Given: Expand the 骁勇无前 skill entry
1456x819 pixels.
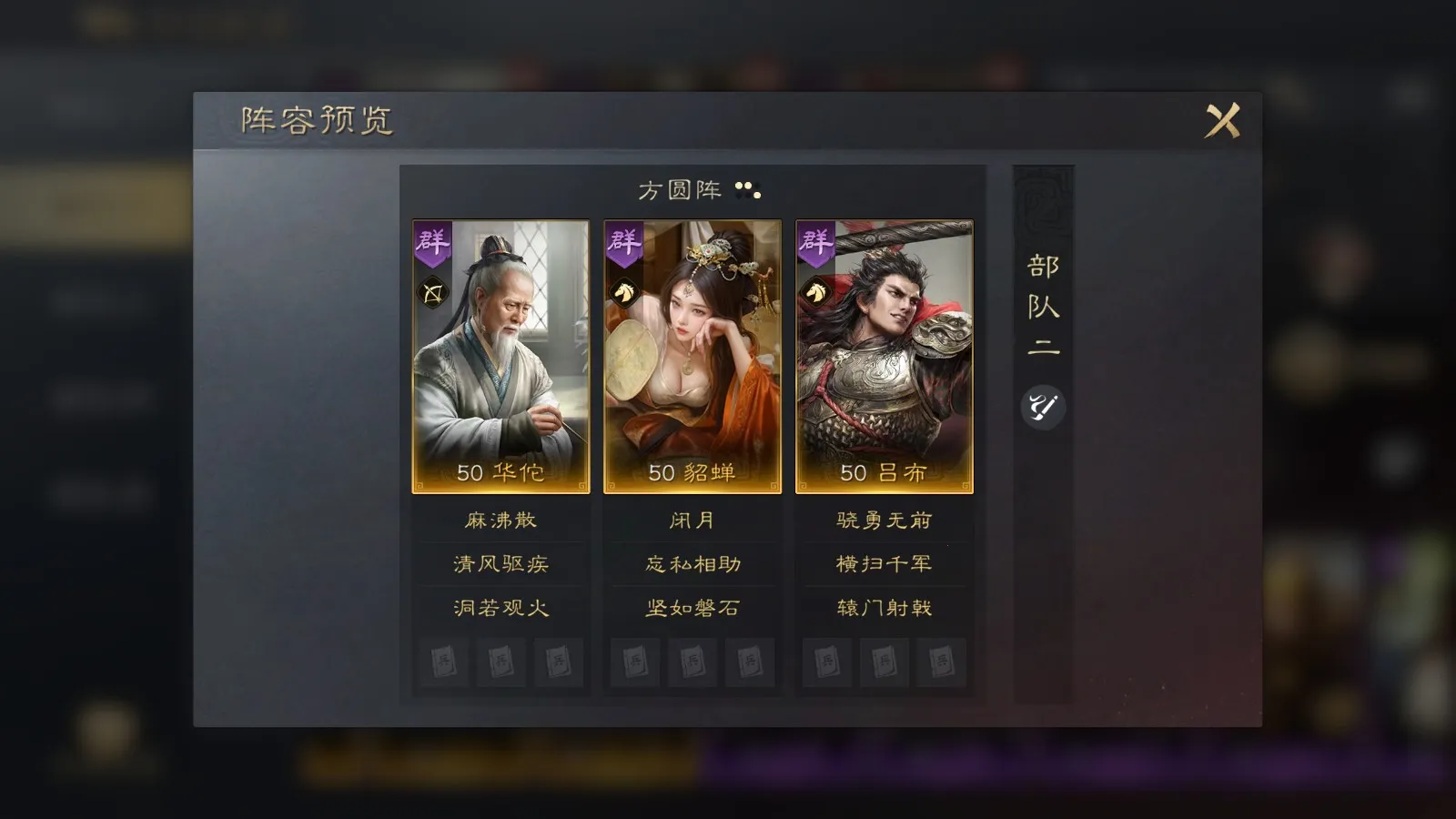Looking at the screenshot, I should tap(884, 520).
